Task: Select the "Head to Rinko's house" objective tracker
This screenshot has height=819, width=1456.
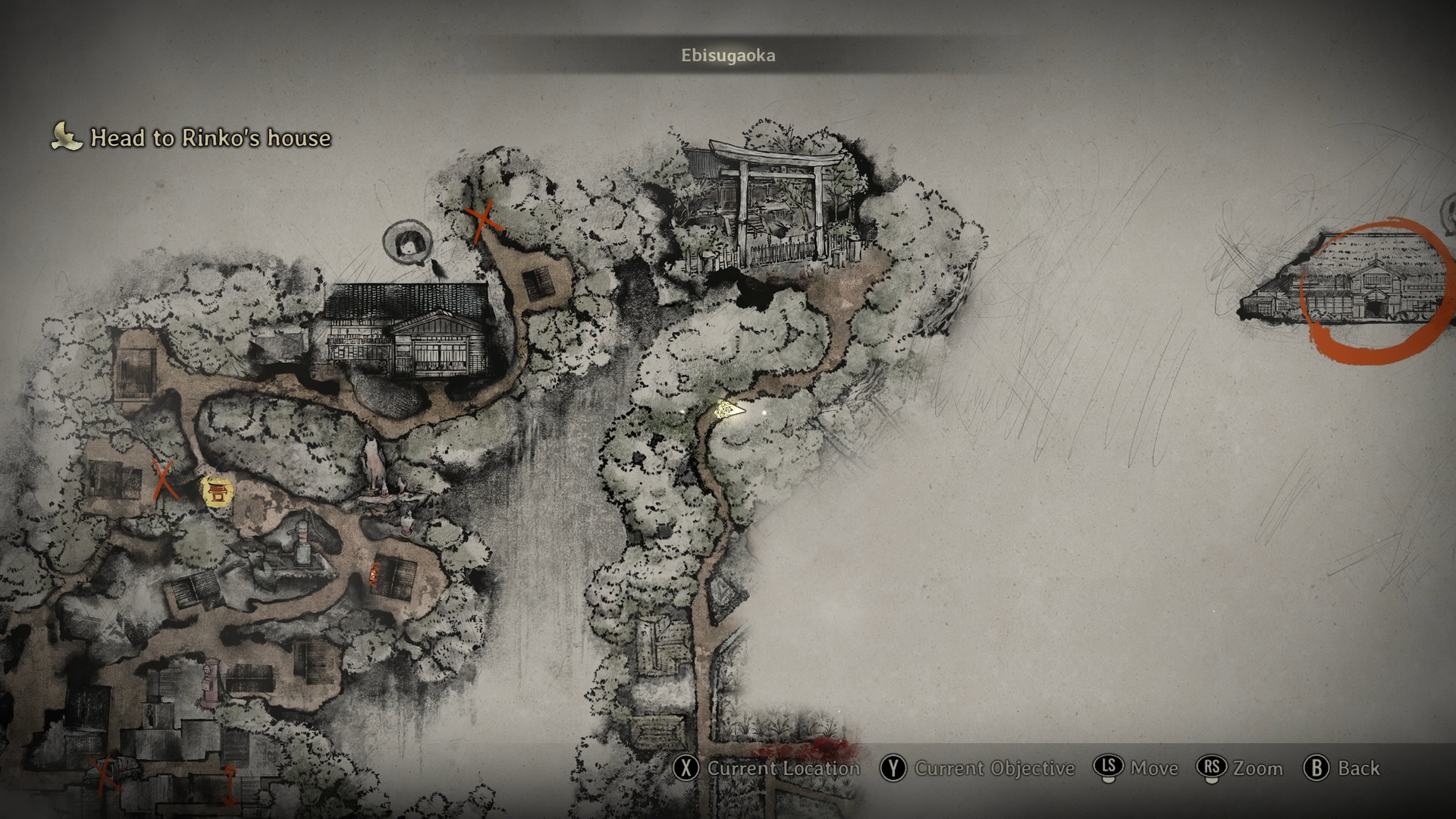Action: click(x=192, y=138)
